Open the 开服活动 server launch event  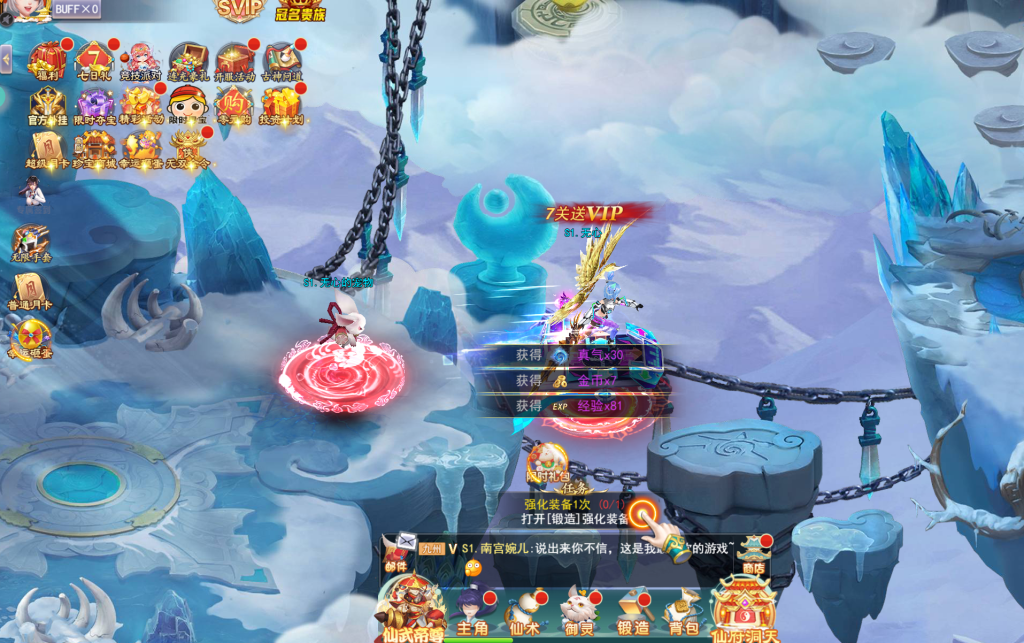(x=236, y=60)
